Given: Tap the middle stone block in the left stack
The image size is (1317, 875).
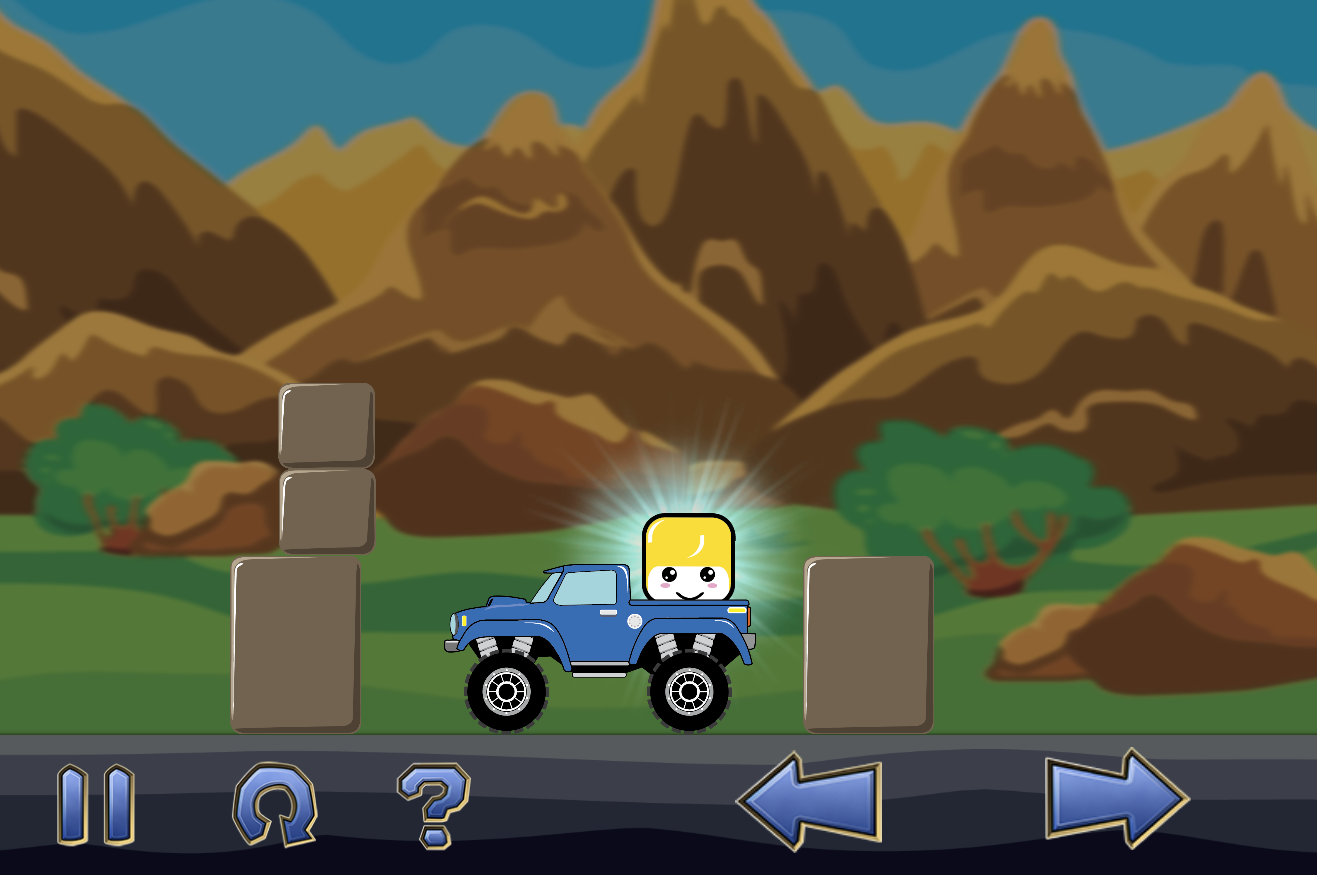Looking at the screenshot, I should point(325,510).
